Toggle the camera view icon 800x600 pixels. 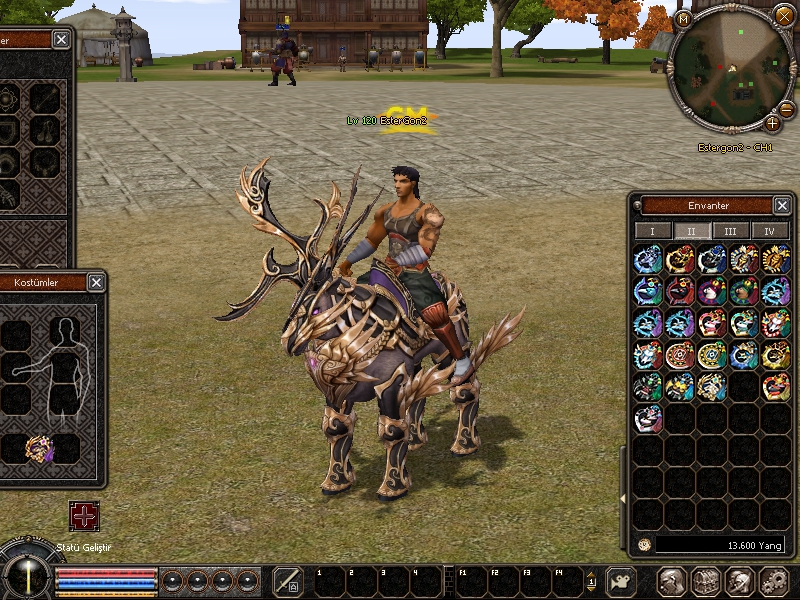point(622,581)
